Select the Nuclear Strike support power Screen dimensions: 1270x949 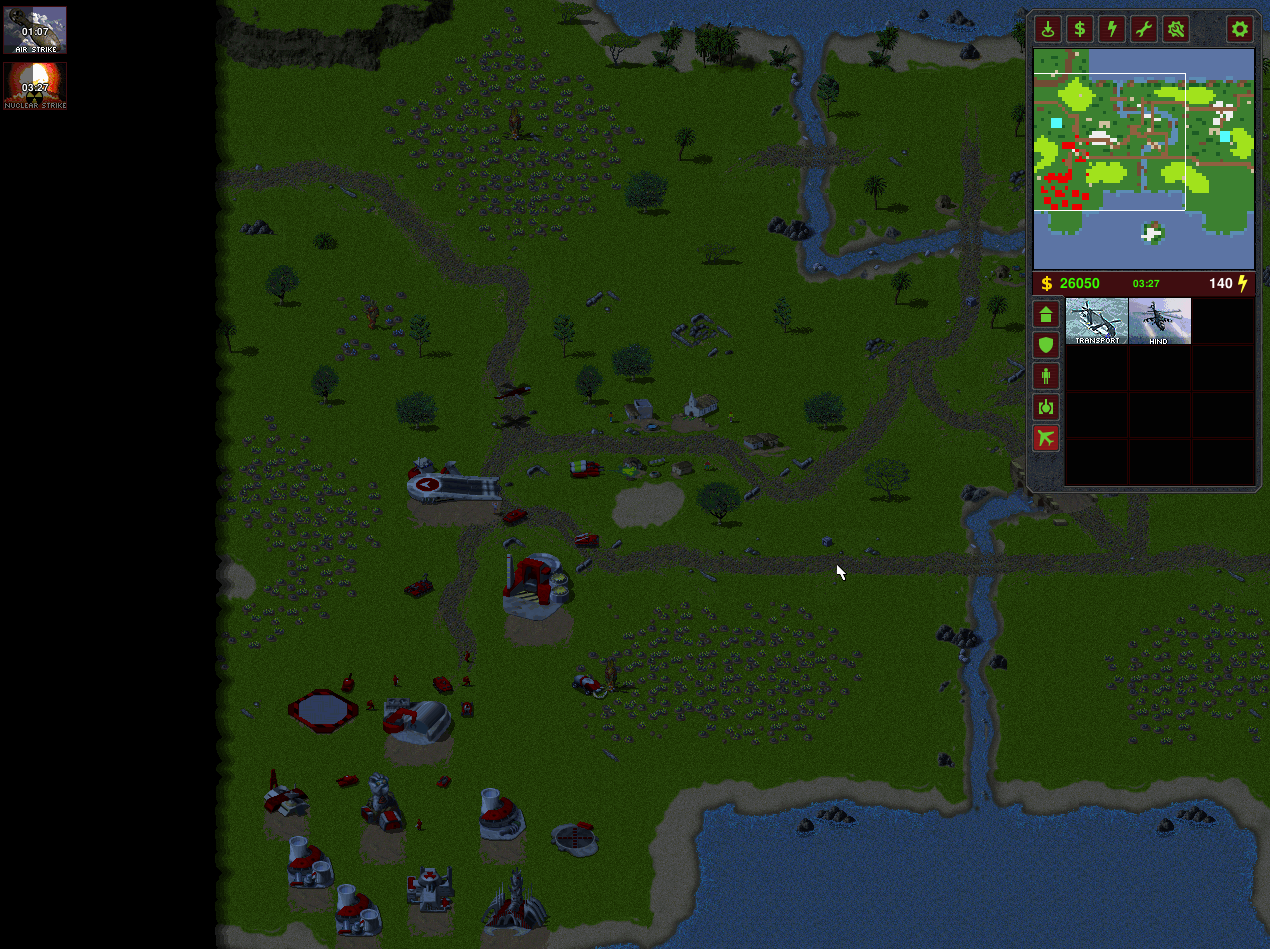tap(35, 86)
